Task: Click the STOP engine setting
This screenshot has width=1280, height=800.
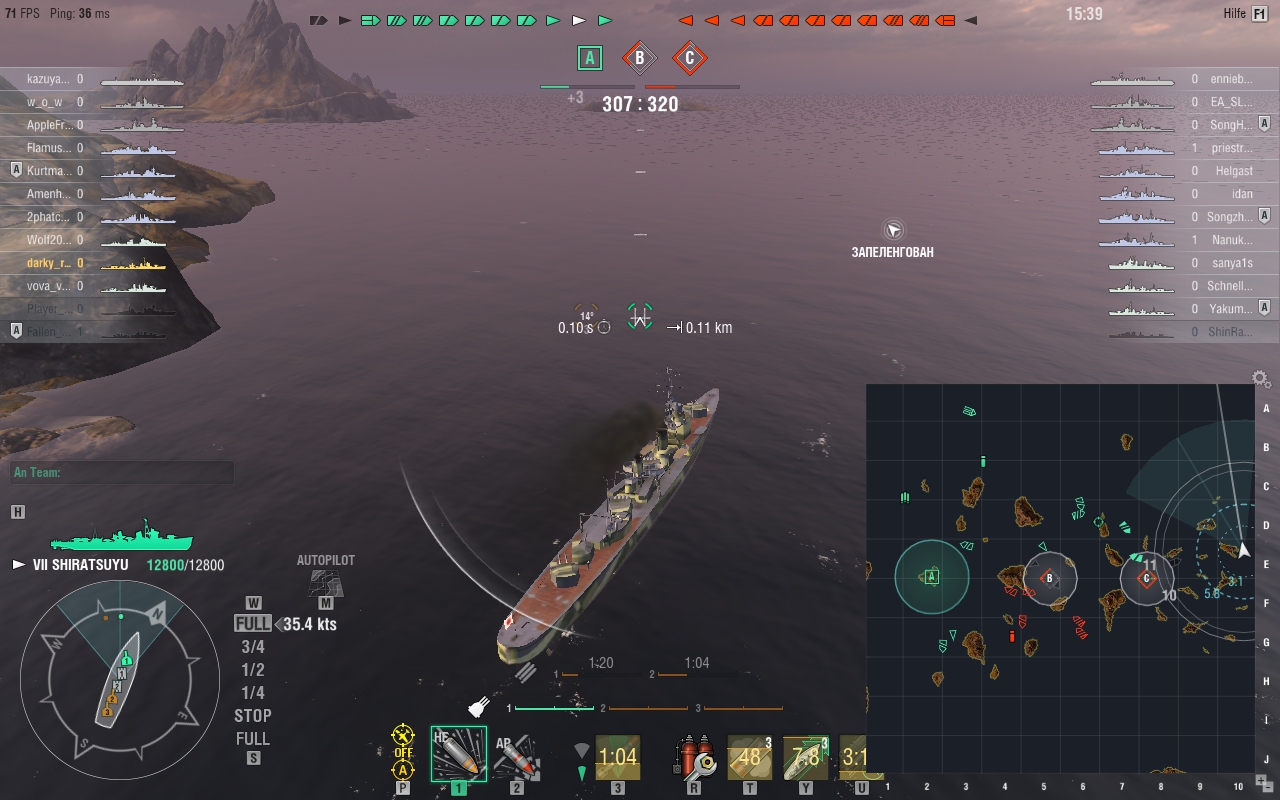Action: click(252, 715)
